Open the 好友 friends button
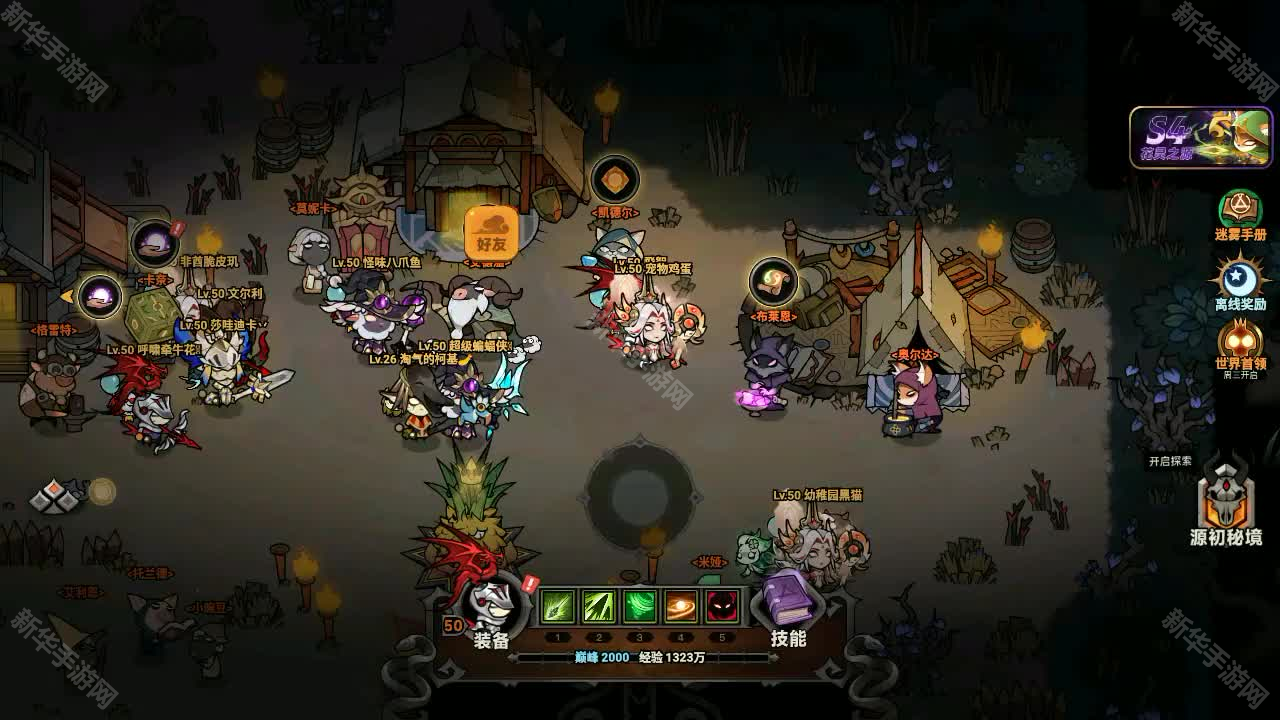The image size is (1280, 720). click(491, 231)
